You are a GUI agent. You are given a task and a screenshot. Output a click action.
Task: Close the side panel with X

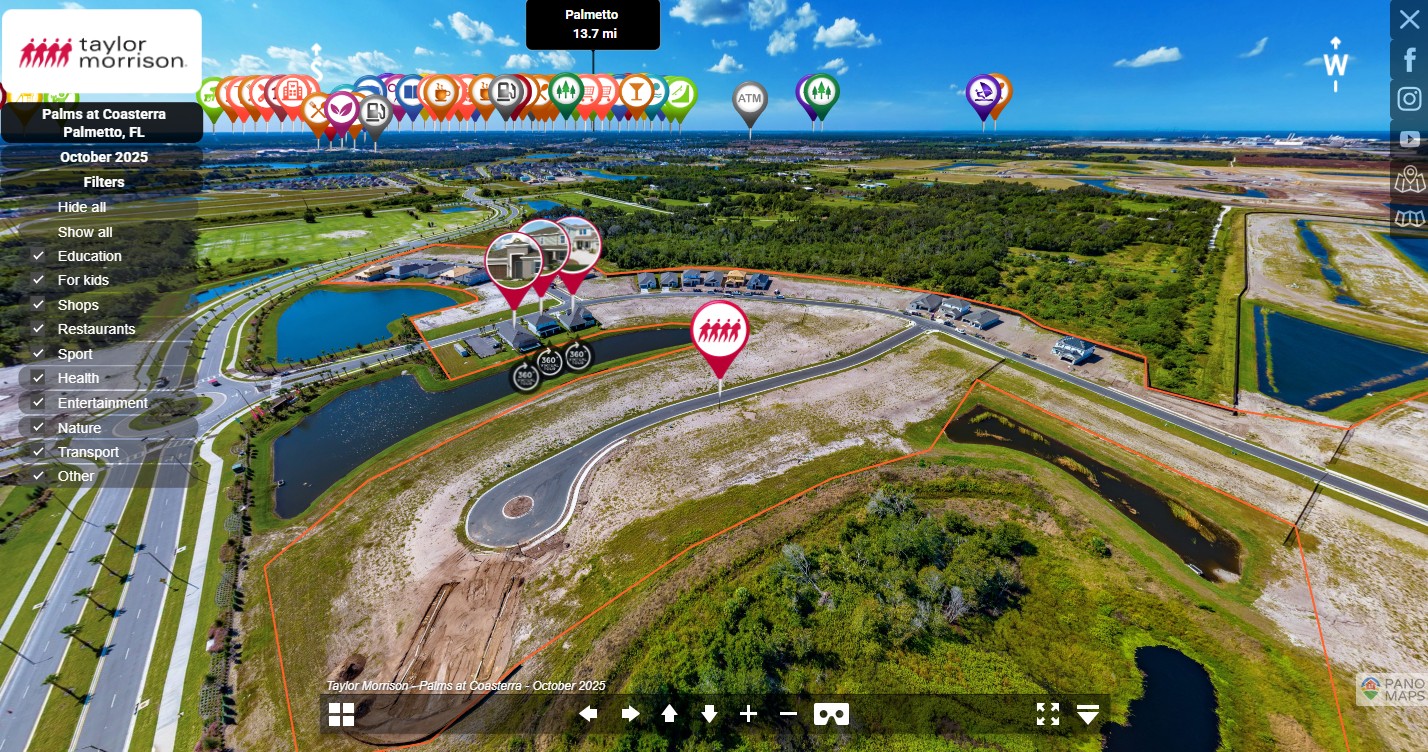(x=1410, y=20)
